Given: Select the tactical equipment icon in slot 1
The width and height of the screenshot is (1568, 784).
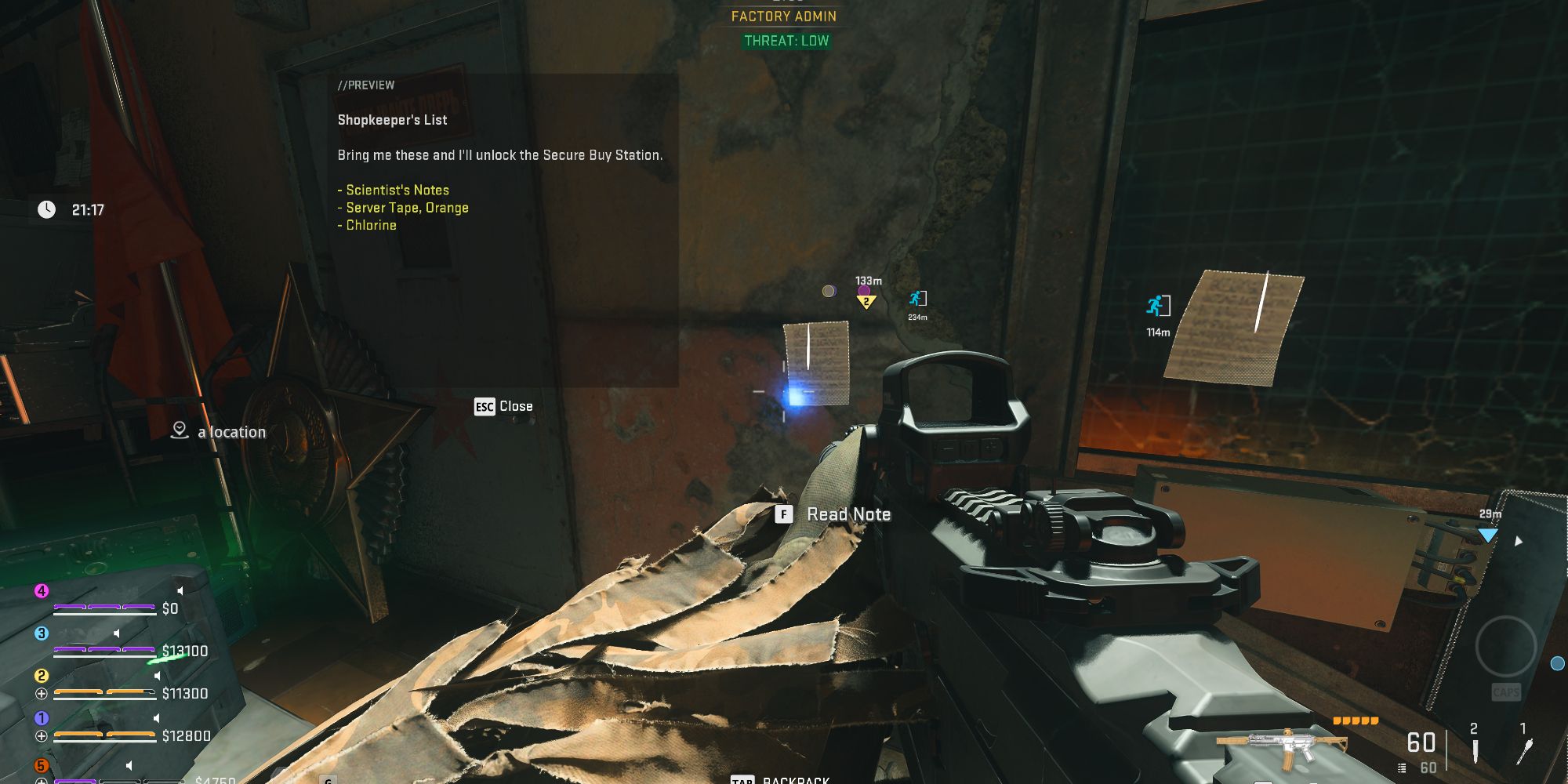Looking at the screenshot, I should (1524, 751).
